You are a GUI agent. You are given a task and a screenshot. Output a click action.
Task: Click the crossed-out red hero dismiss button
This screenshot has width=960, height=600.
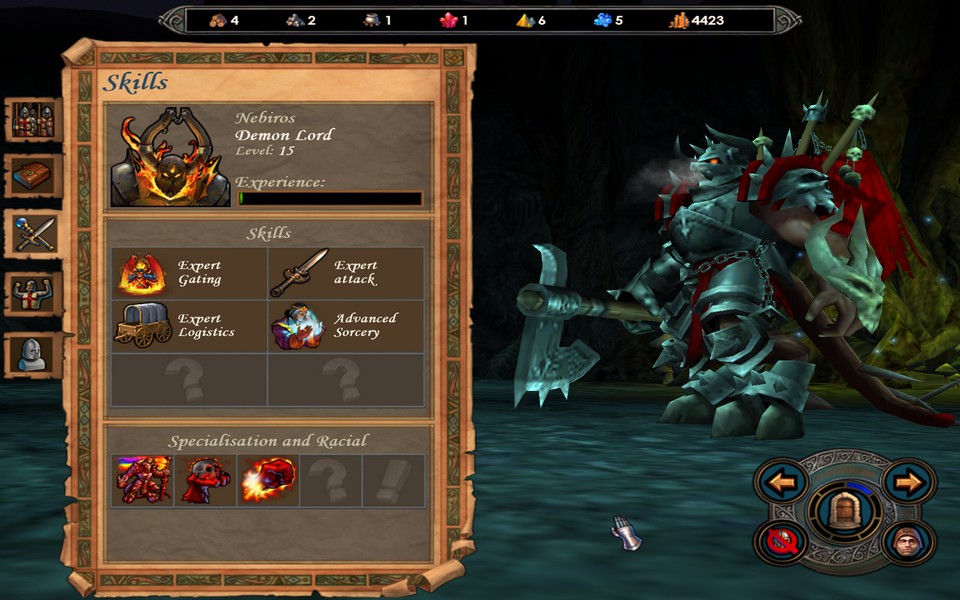(x=781, y=542)
